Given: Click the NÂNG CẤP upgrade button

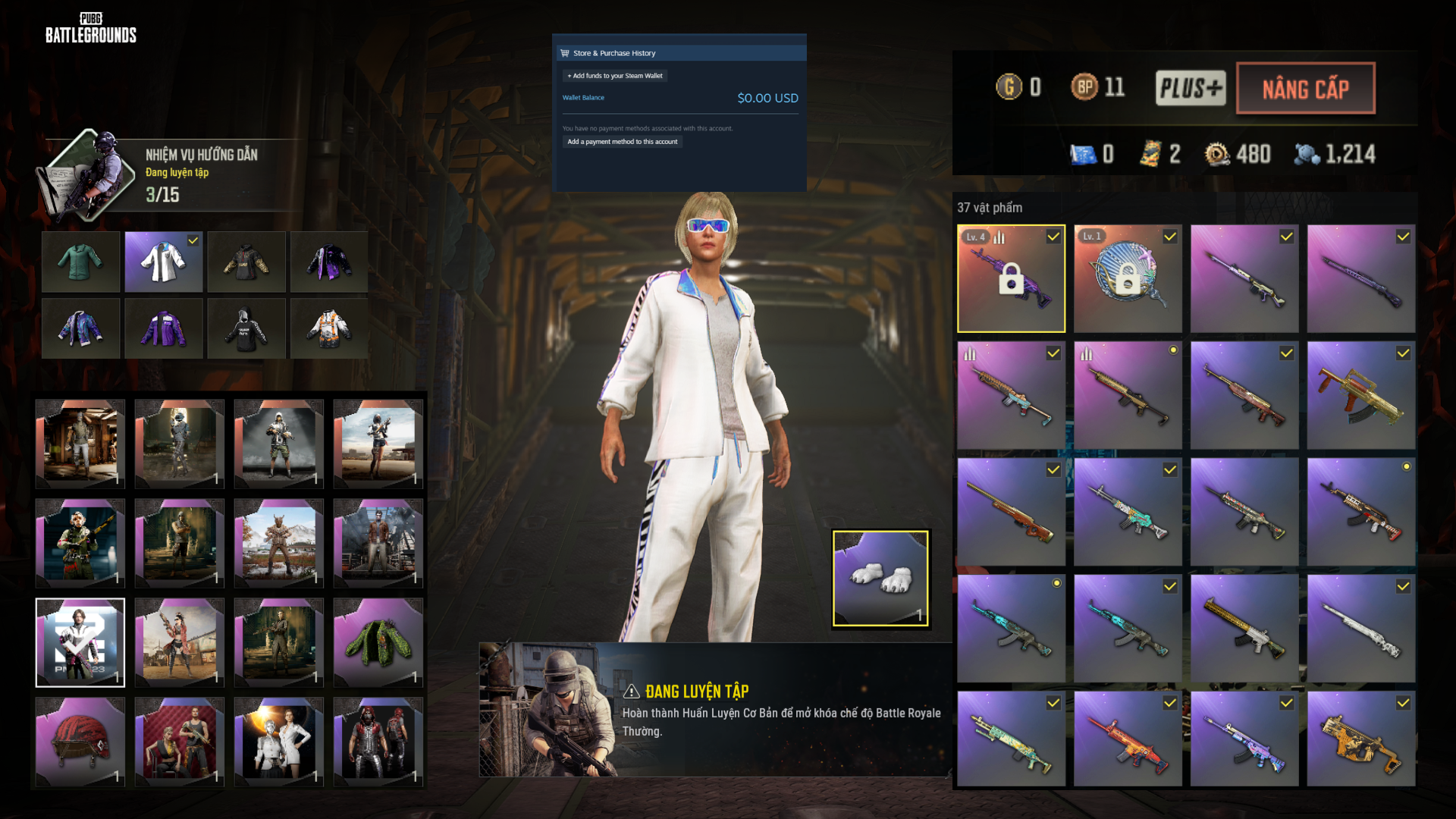Looking at the screenshot, I should coord(1305,89).
